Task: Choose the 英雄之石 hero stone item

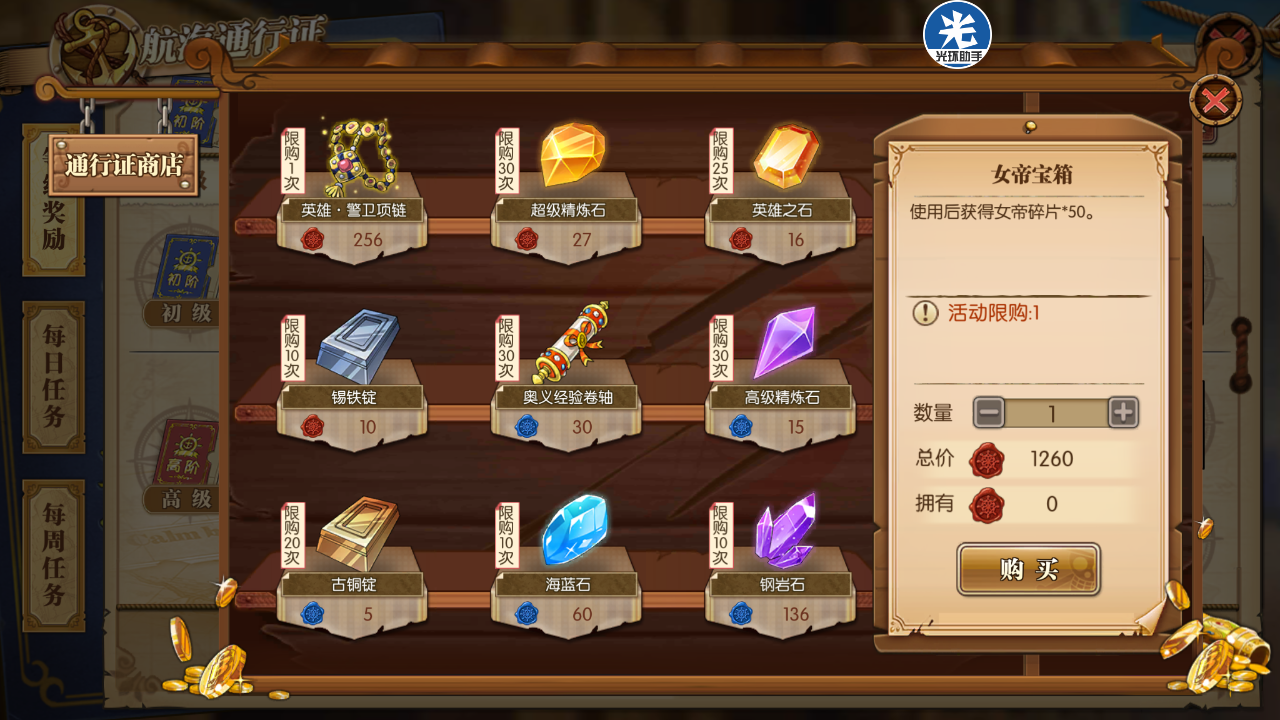Action: pos(785,158)
